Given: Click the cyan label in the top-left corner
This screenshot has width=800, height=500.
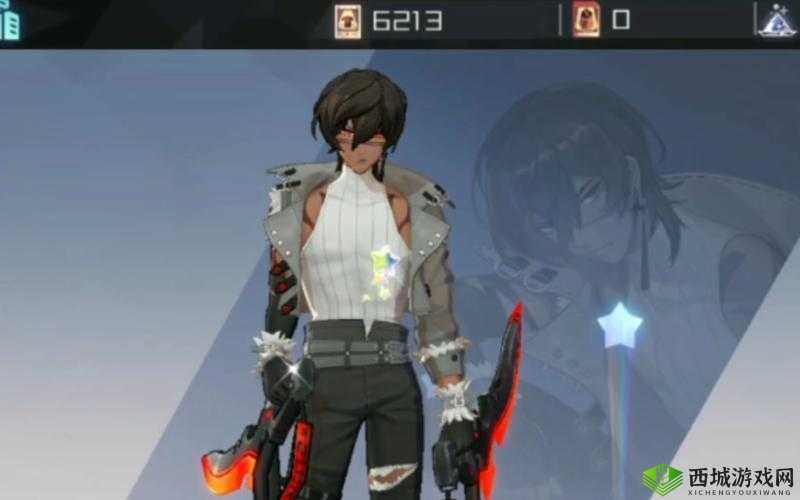Looking at the screenshot, I should (x=9, y=21).
